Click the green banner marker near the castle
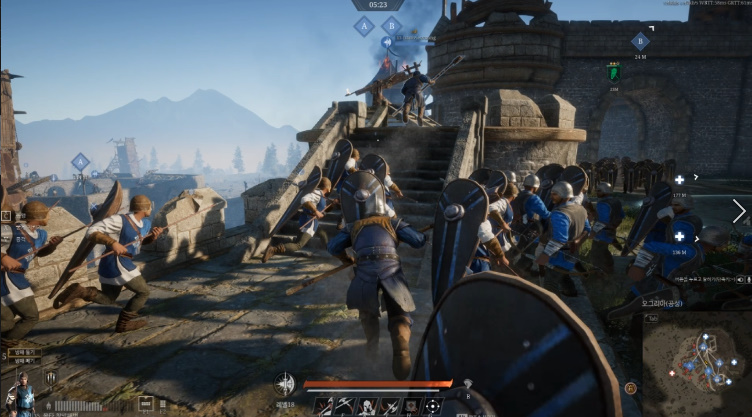The image size is (752, 417). (614, 72)
